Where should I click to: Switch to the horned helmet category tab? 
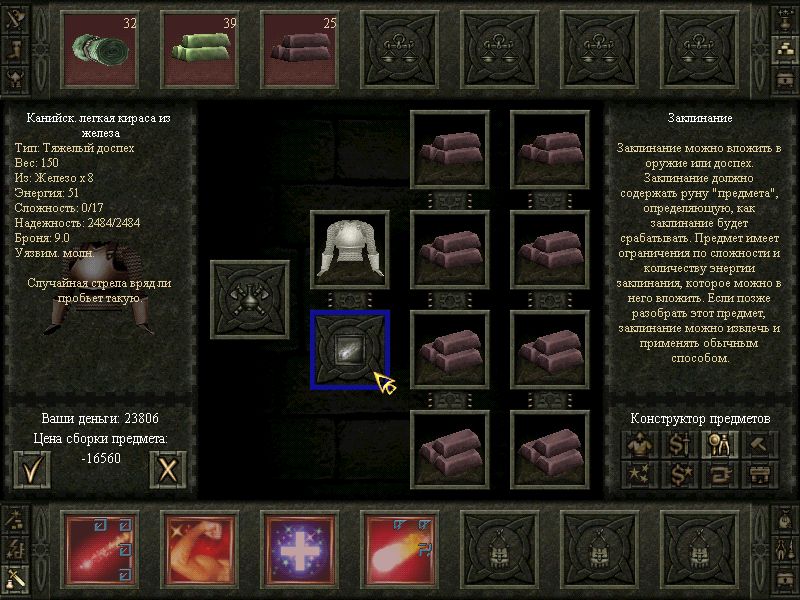click(17, 78)
